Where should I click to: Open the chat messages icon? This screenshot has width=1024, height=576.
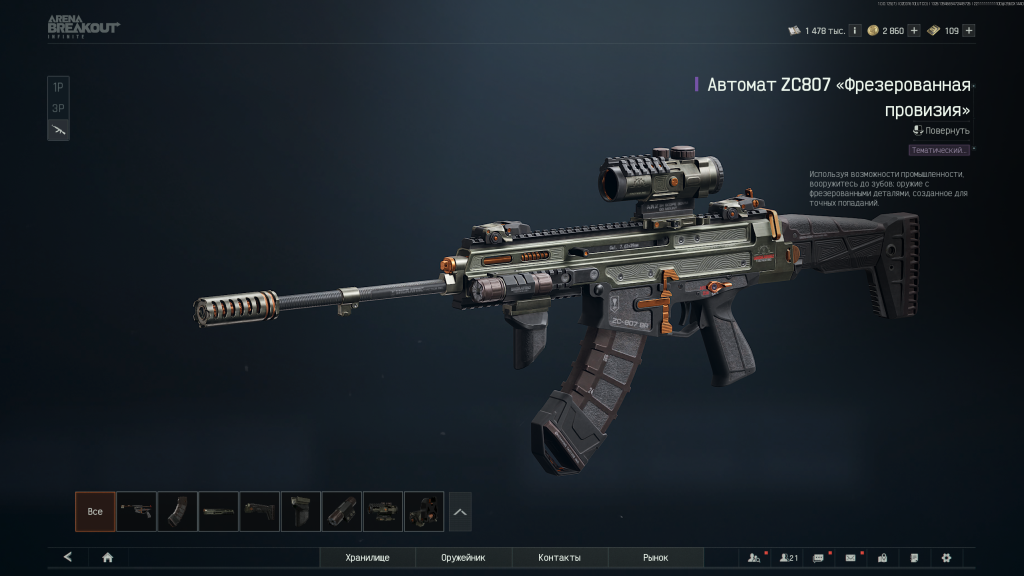coord(819,557)
